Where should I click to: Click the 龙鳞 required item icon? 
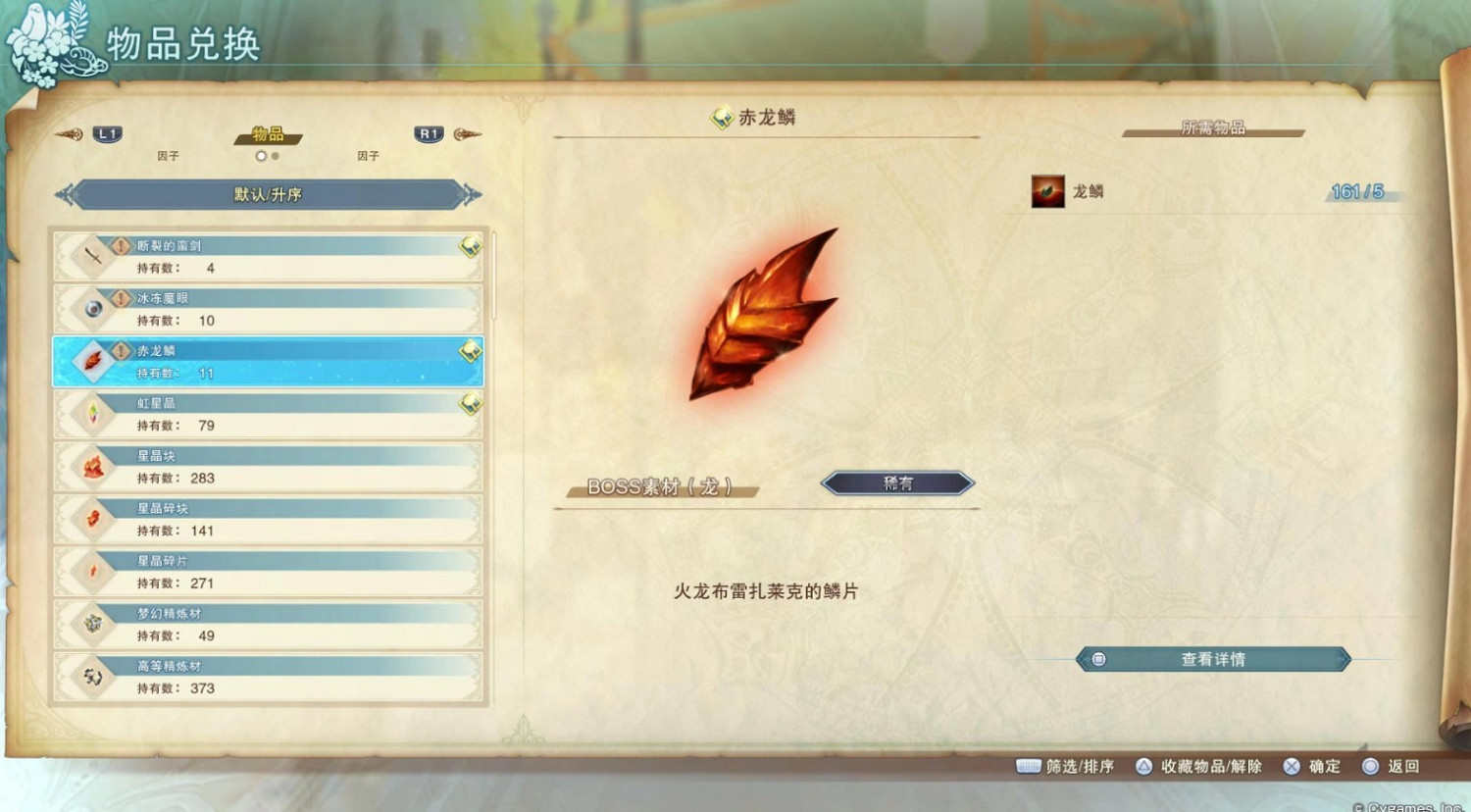point(1048,191)
